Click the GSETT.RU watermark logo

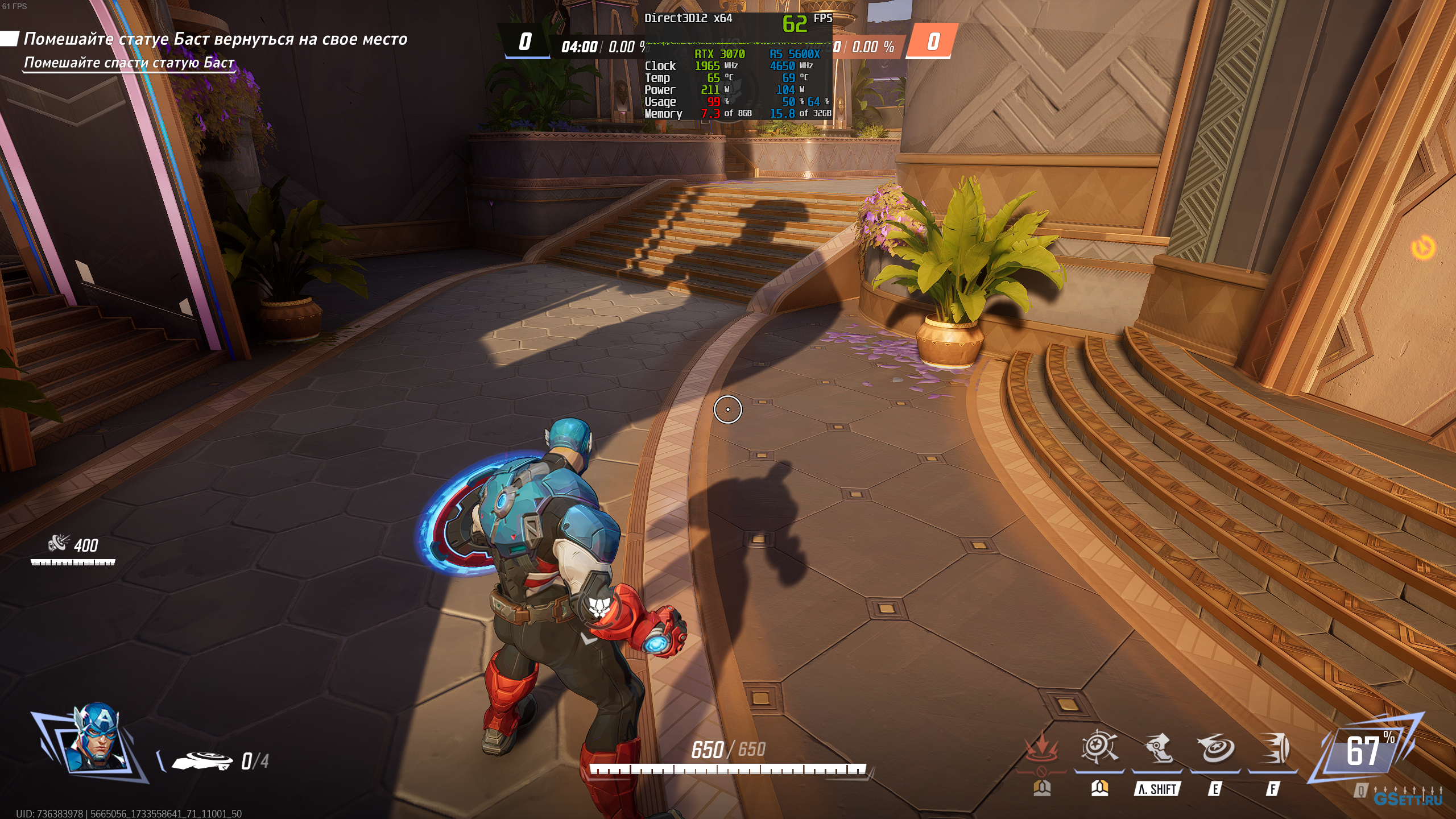click(x=1408, y=799)
